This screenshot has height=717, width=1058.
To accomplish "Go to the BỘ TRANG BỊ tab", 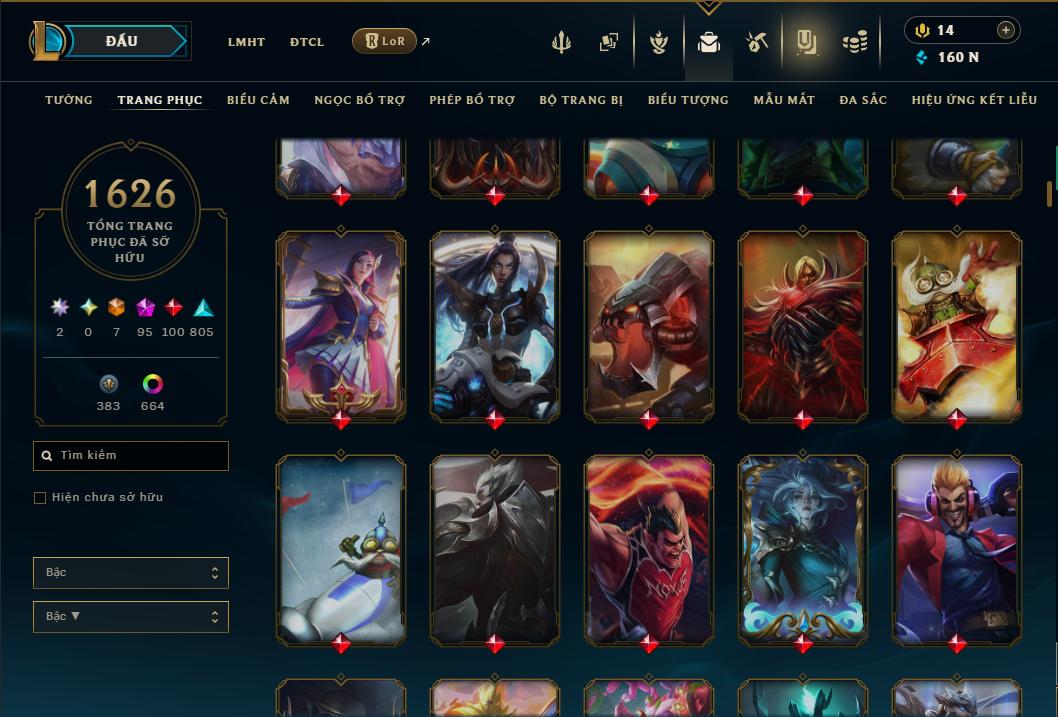I will [581, 100].
